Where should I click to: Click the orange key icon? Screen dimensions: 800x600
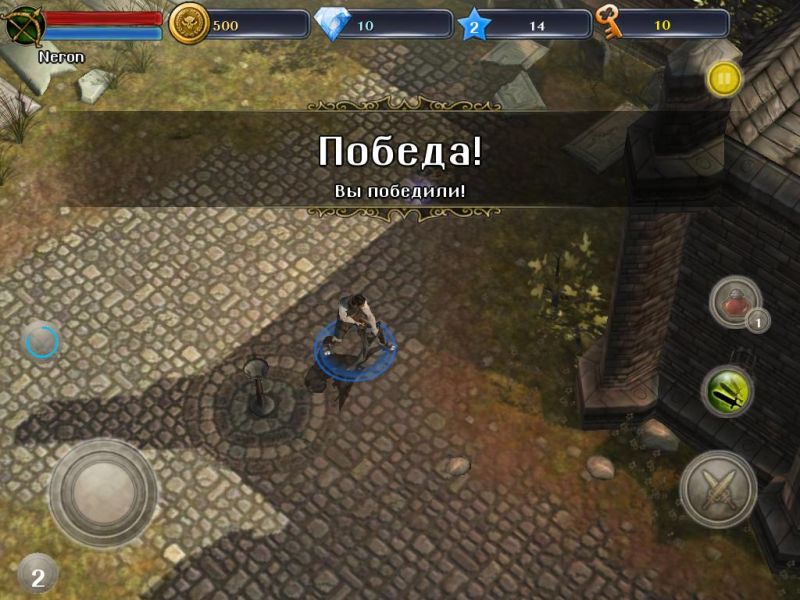tap(609, 23)
